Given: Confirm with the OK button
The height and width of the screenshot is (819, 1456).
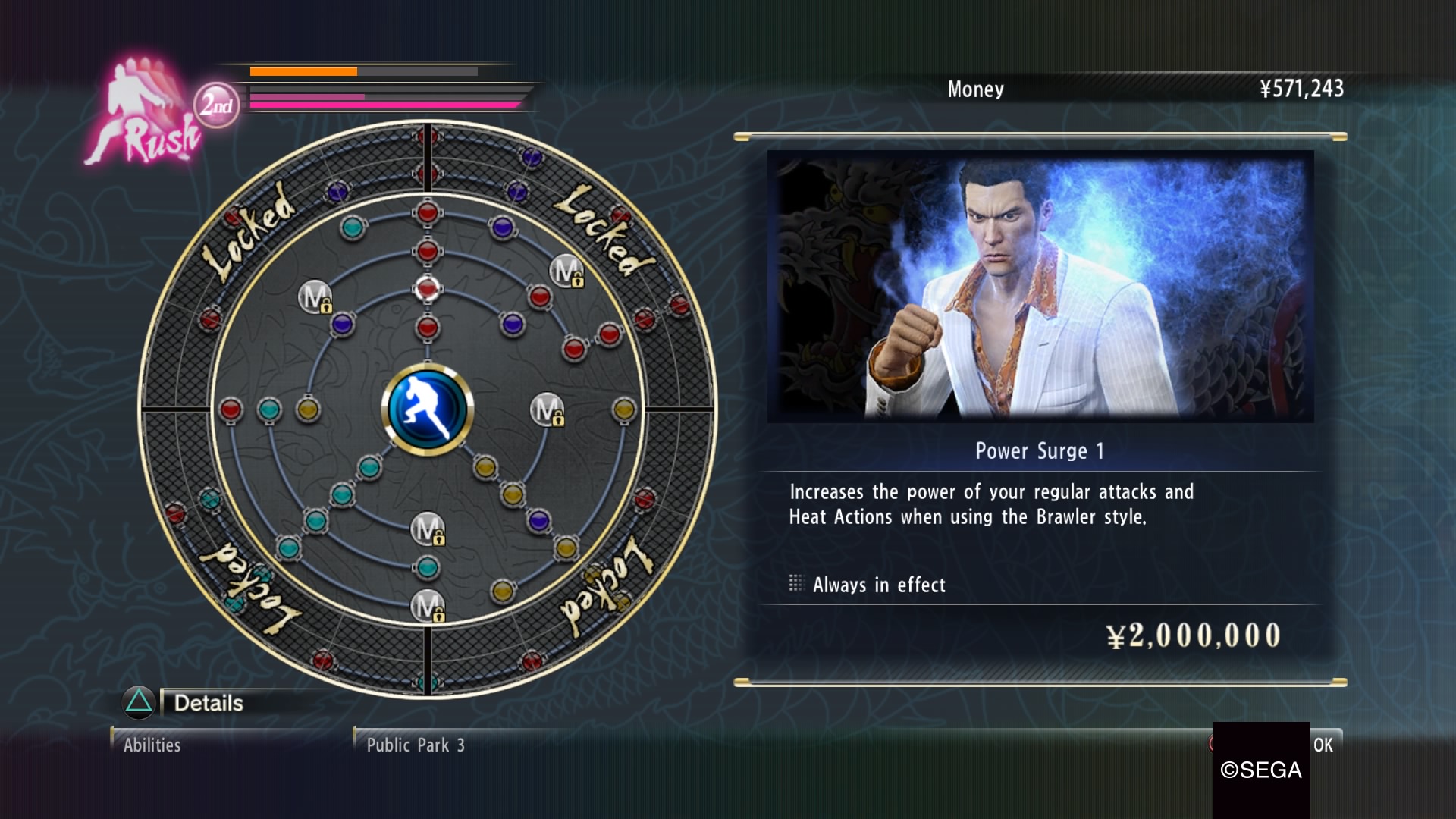Looking at the screenshot, I should tap(1323, 745).
